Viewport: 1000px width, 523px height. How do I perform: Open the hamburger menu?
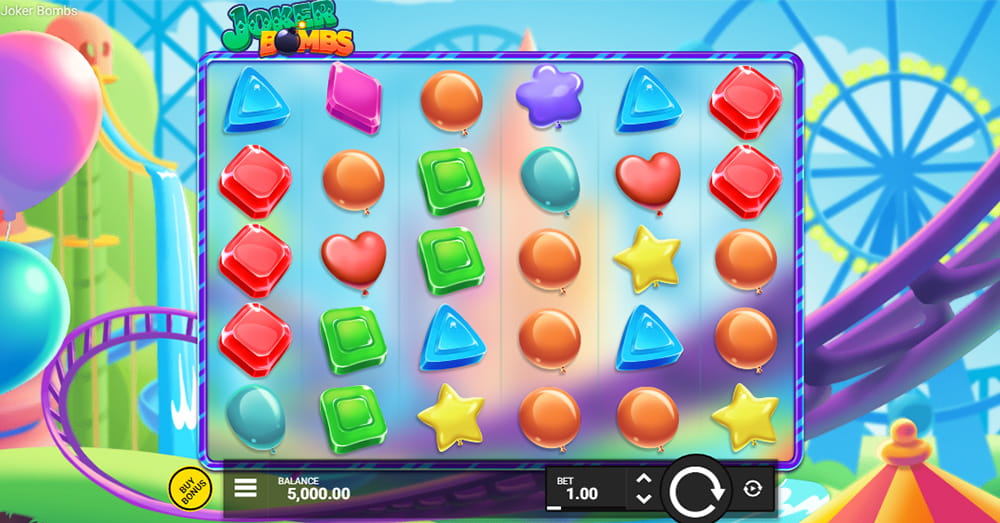245,489
